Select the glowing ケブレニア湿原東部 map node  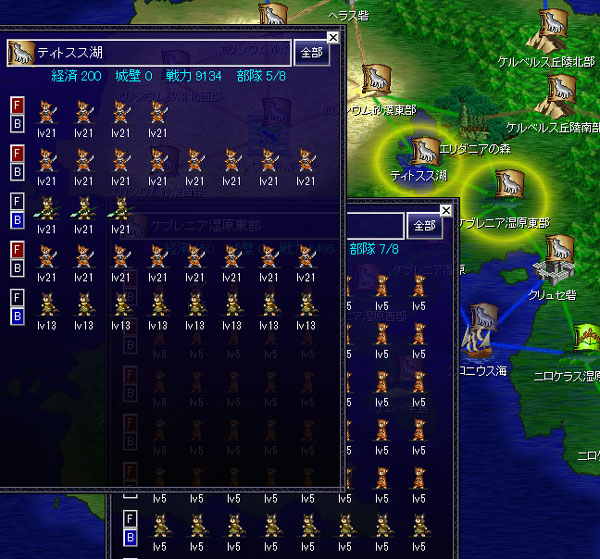[508, 185]
